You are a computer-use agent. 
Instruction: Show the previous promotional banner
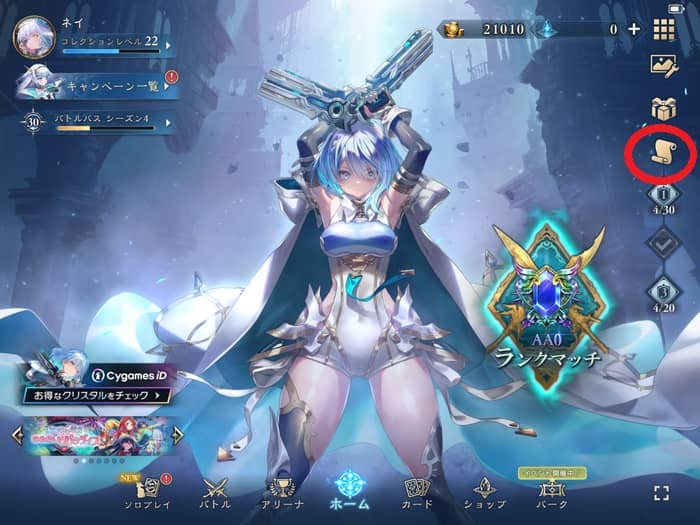click(17, 435)
